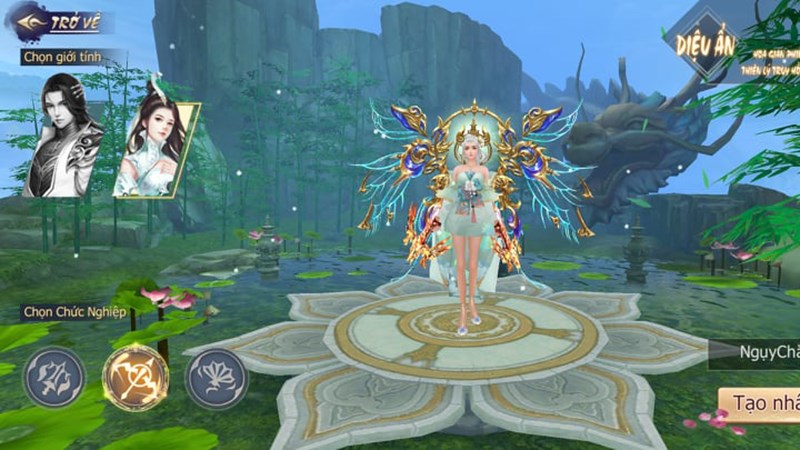Create character with Tạo nhân vật button
This screenshot has width=800, height=450.
tap(762, 402)
